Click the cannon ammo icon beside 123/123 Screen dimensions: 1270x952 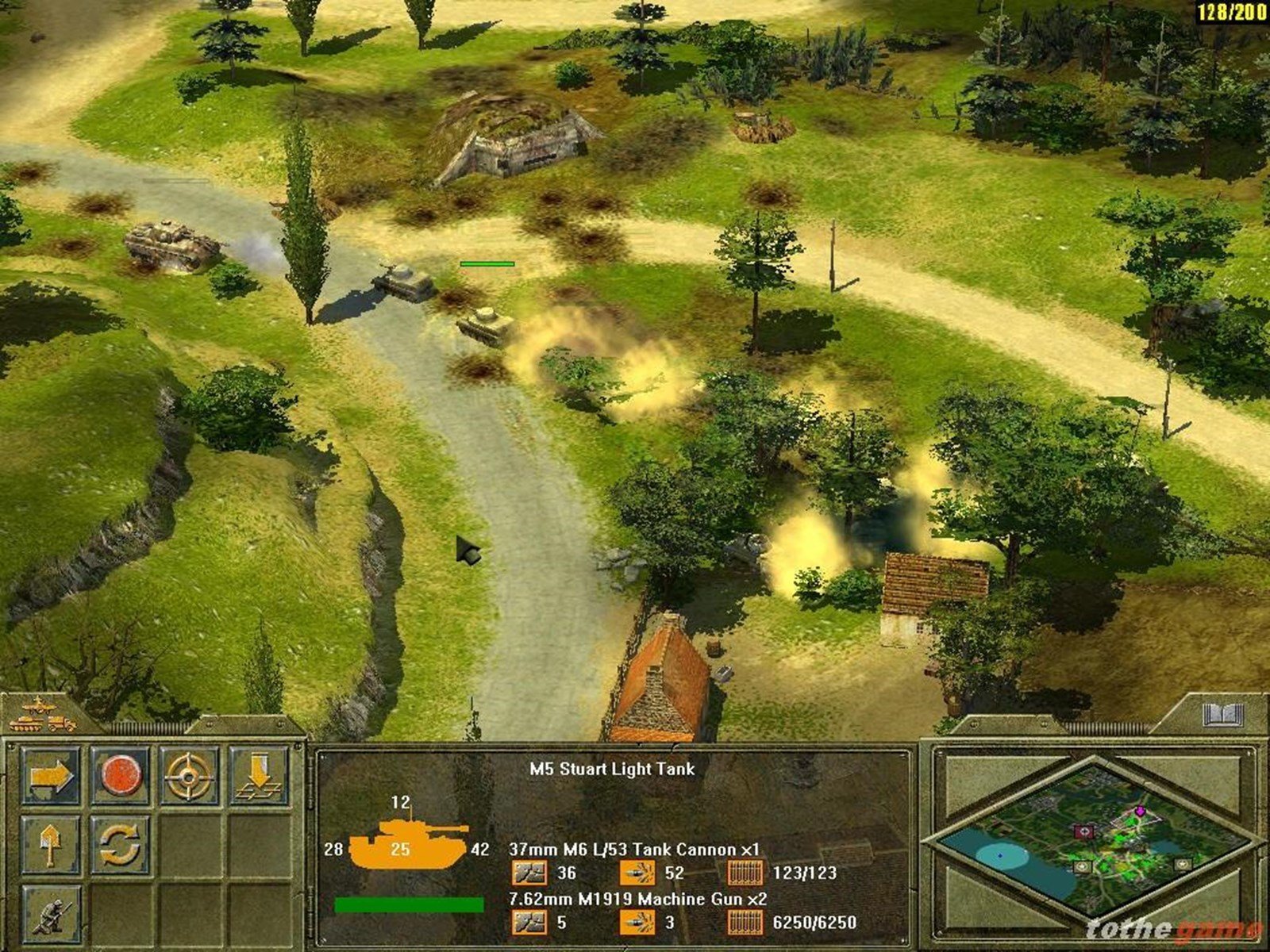point(746,873)
